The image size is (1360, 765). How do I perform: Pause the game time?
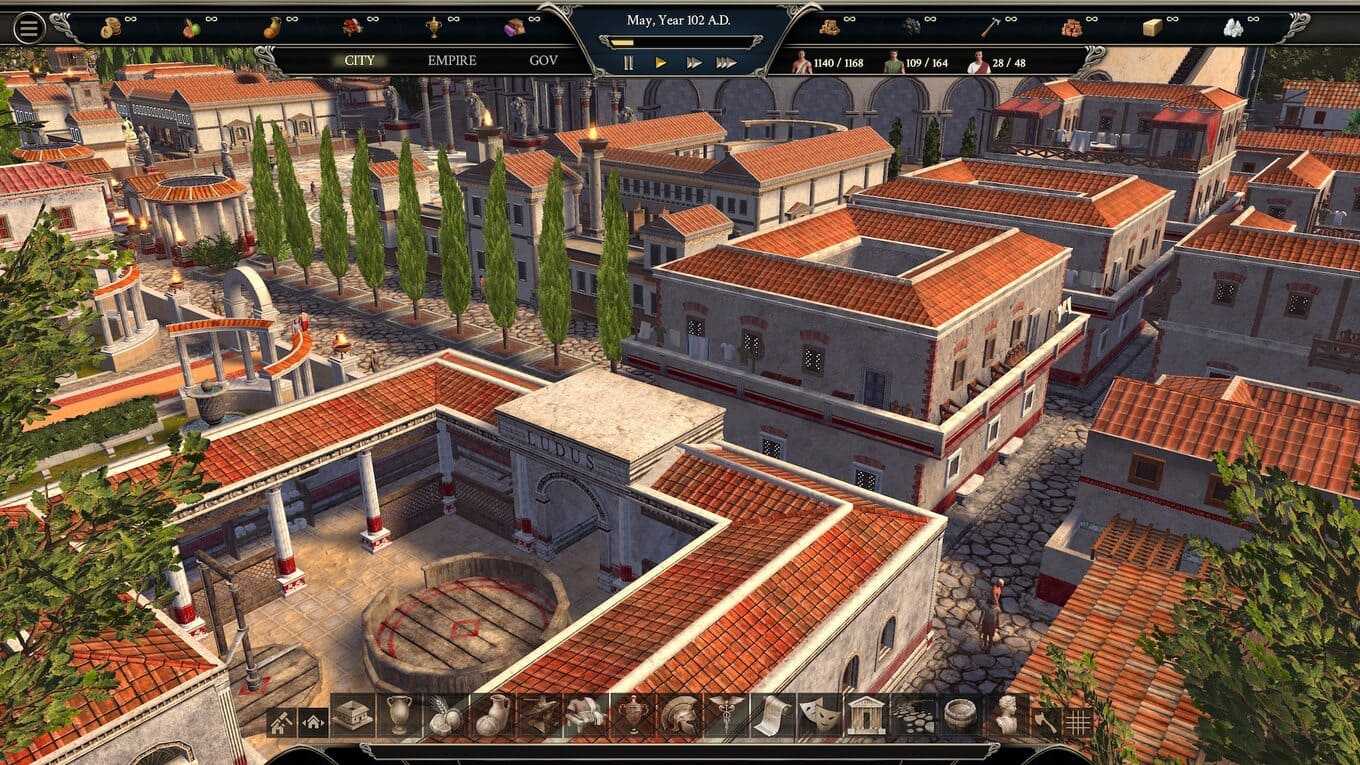628,63
